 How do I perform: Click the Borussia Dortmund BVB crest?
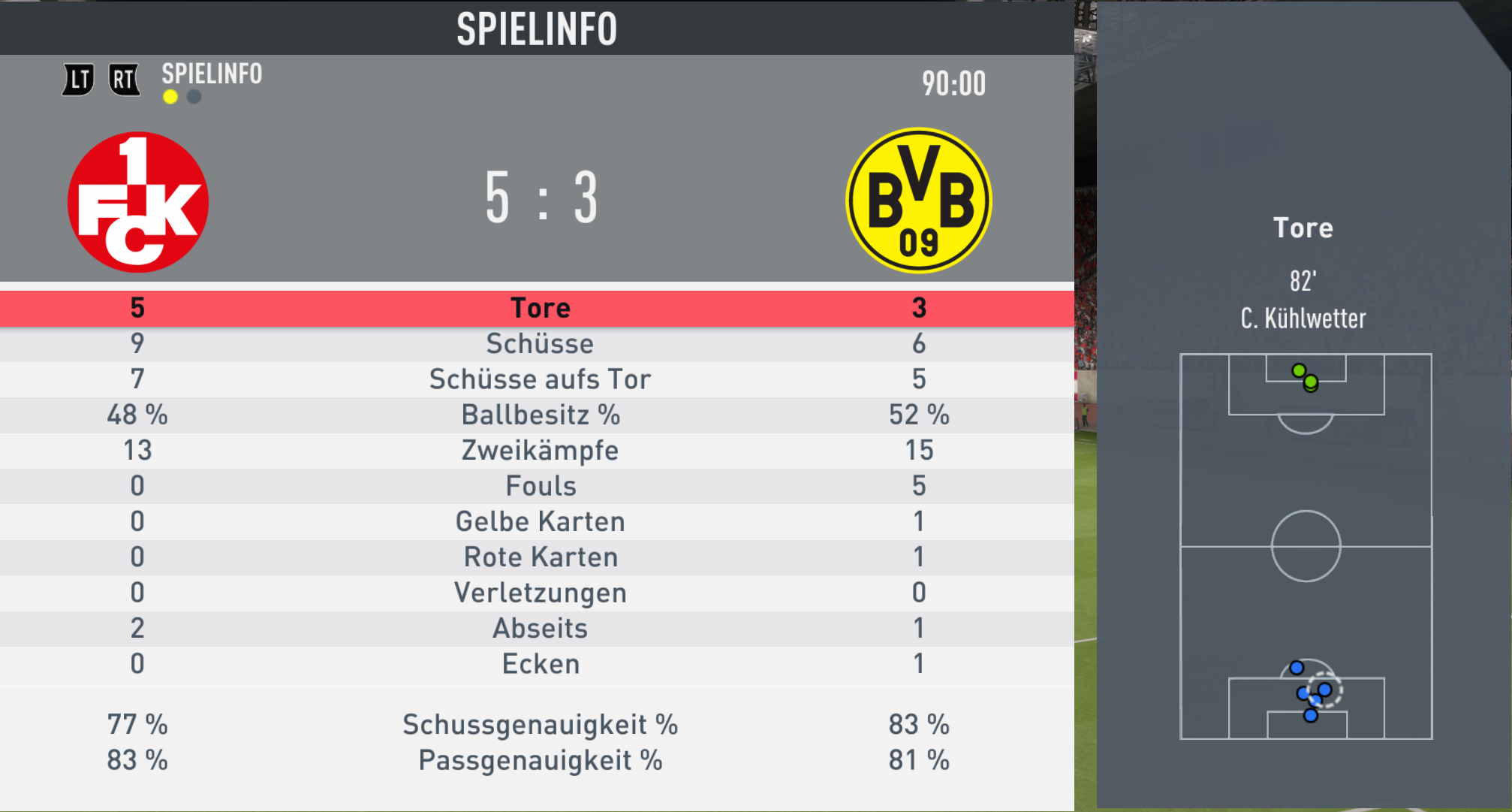(918, 201)
